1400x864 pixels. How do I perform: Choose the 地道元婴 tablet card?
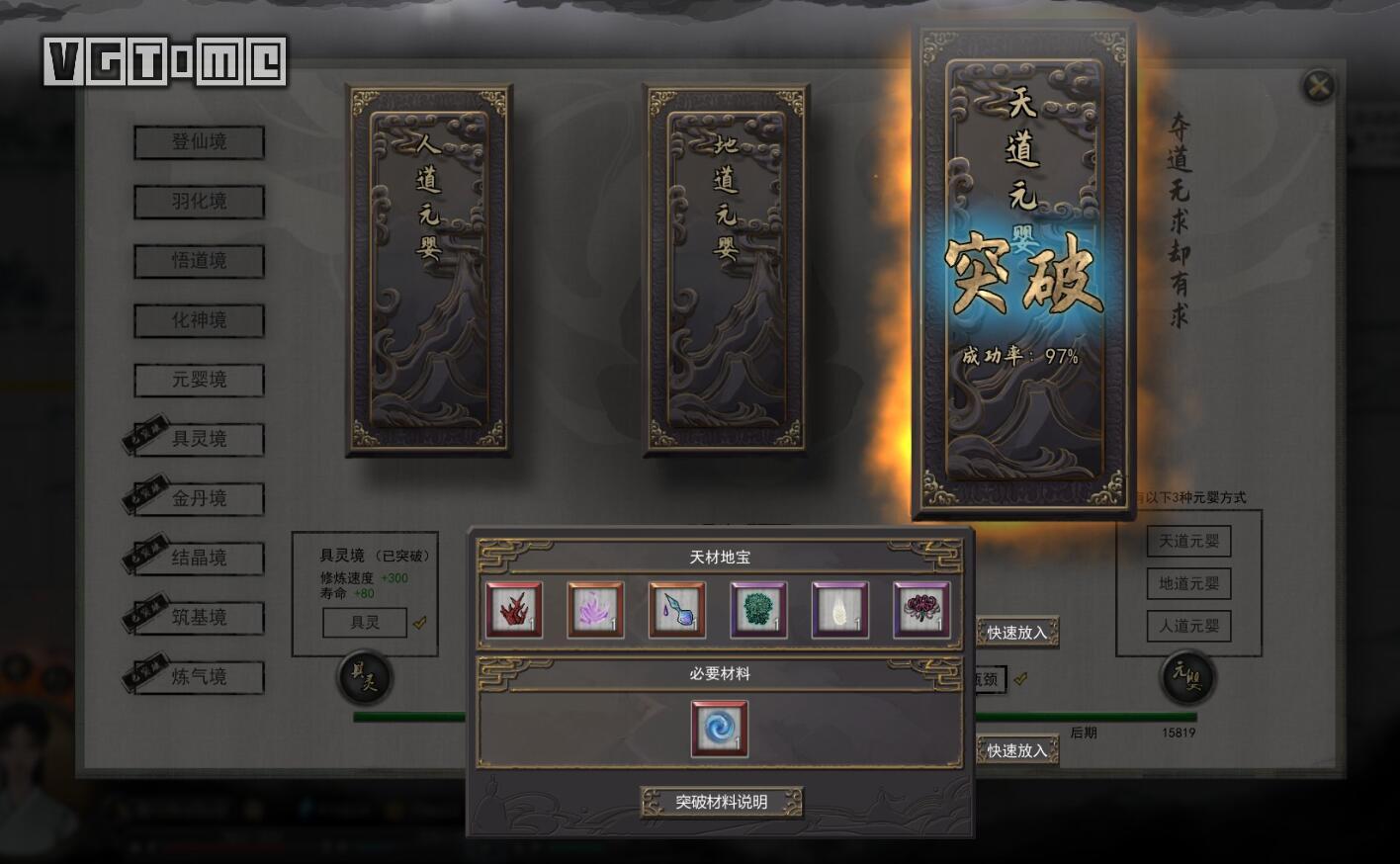pyautogui.click(x=727, y=270)
